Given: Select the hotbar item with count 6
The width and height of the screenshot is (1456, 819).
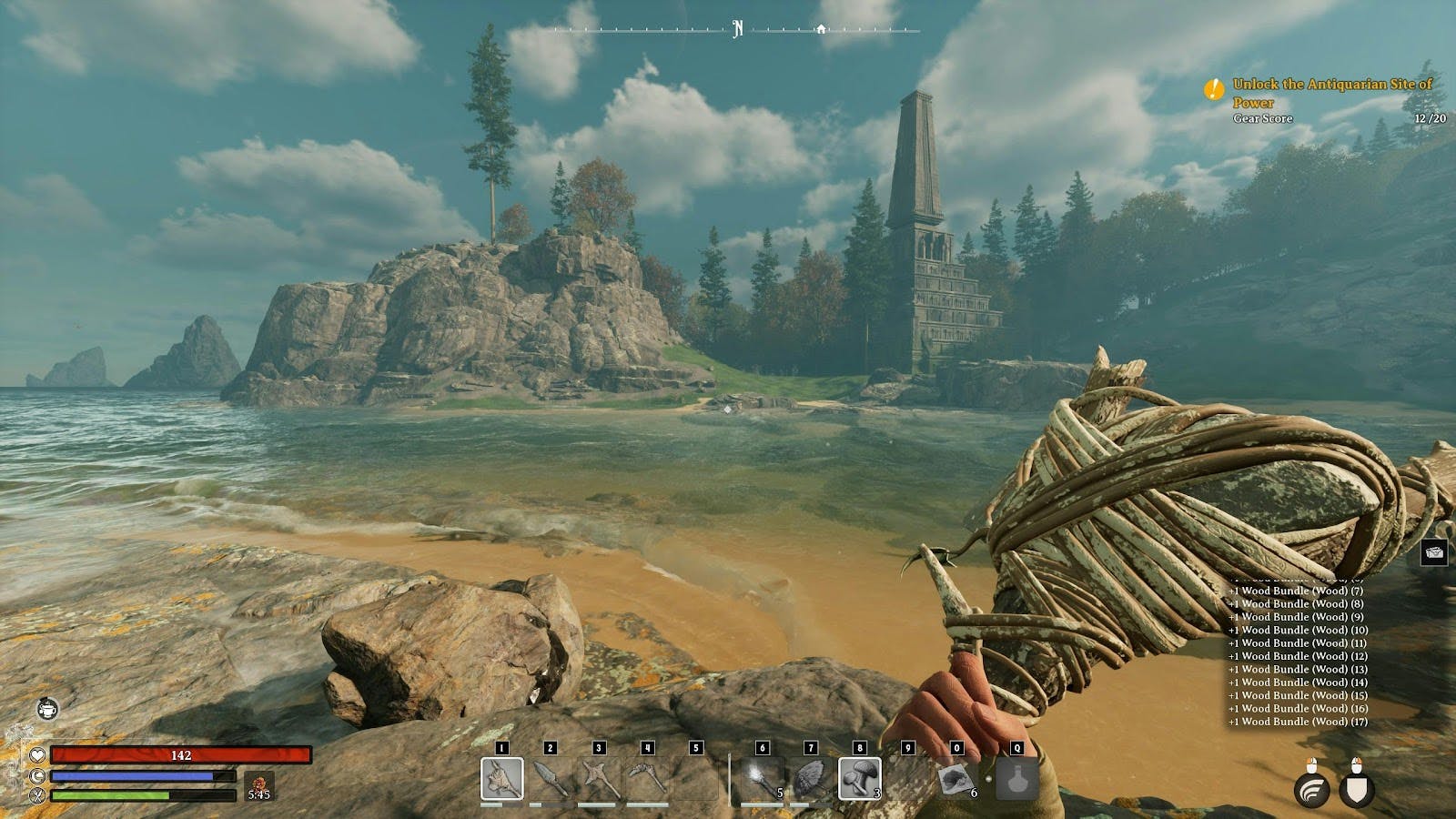Looking at the screenshot, I should pyautogui.click(x=956, y=778).
